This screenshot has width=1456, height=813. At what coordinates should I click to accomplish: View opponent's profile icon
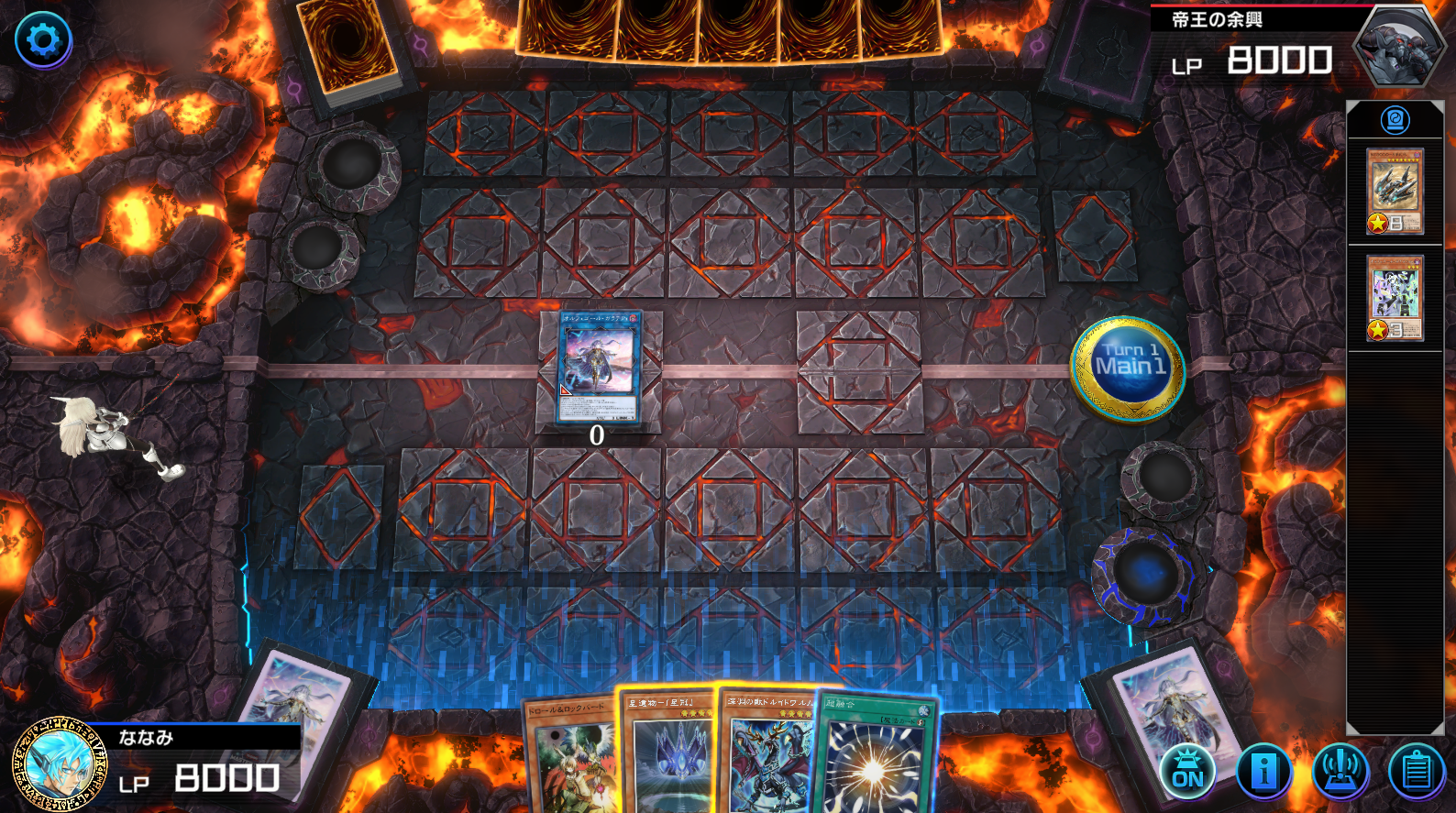pos(1398,44)
